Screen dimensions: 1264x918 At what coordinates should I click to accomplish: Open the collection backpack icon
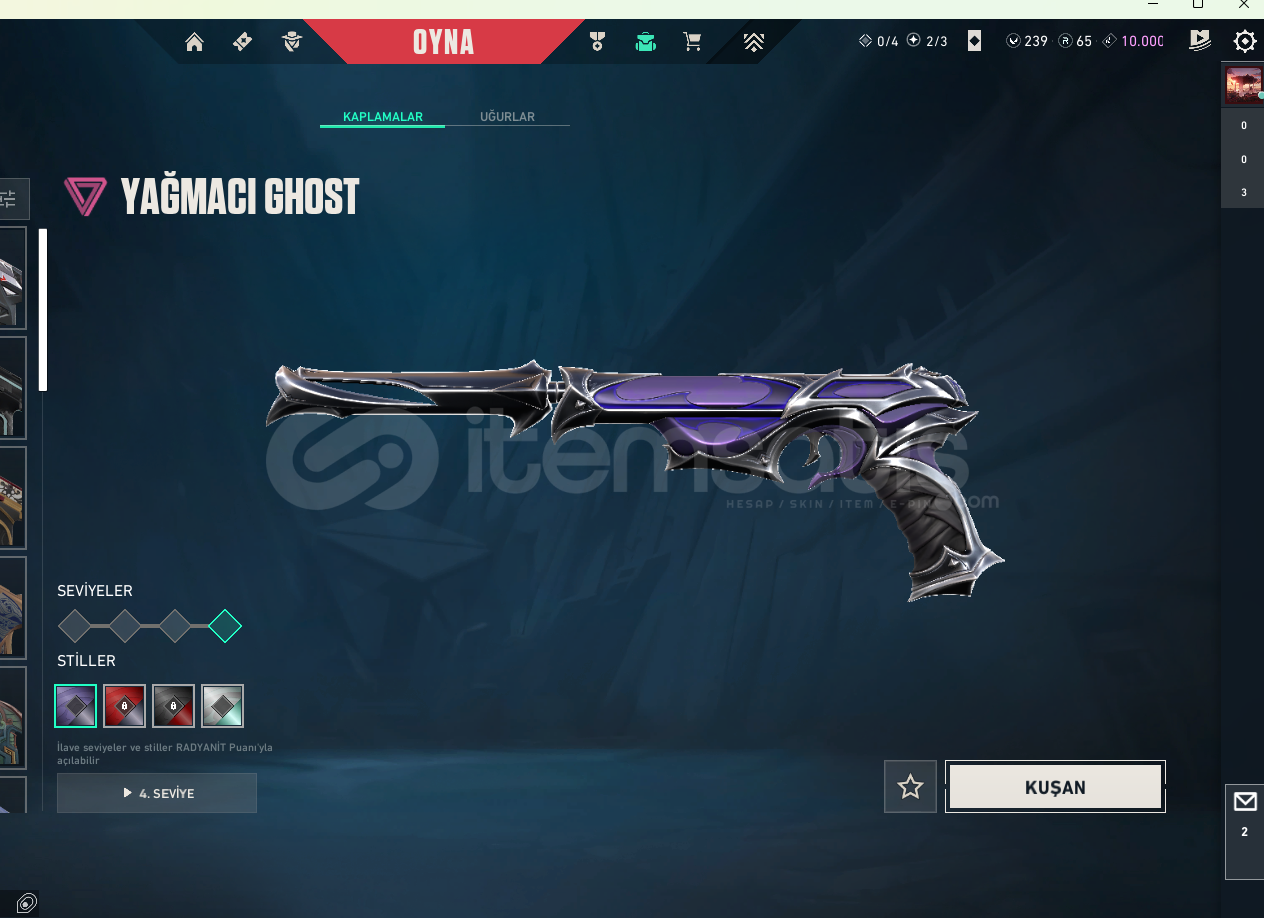(x=646, y=42)
